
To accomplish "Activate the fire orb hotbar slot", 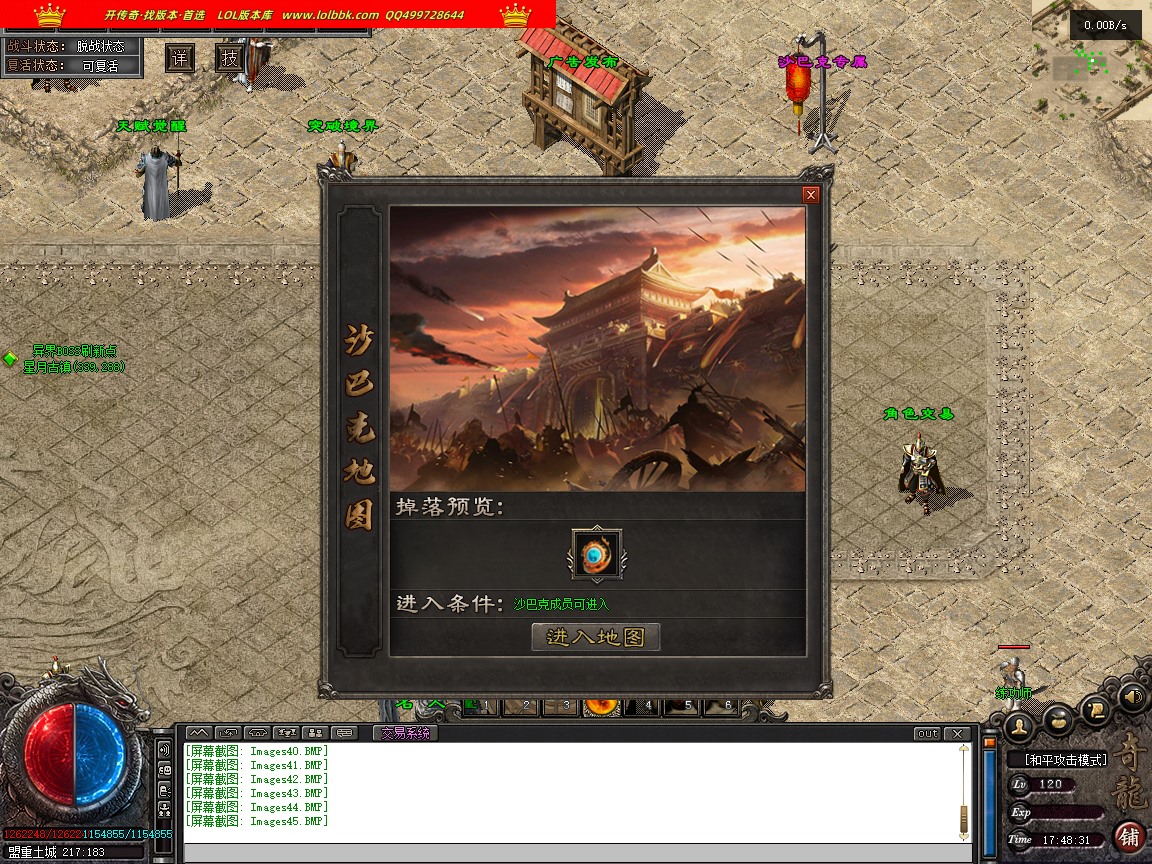I will (x=602, y=706).
